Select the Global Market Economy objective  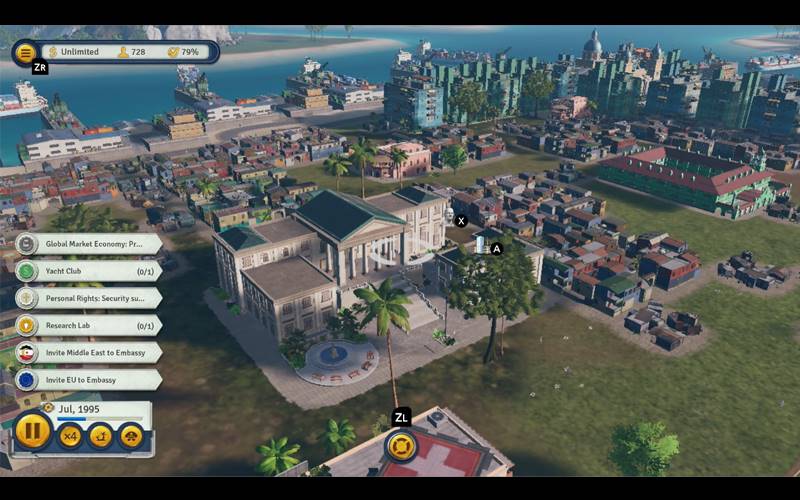(90, 244)
